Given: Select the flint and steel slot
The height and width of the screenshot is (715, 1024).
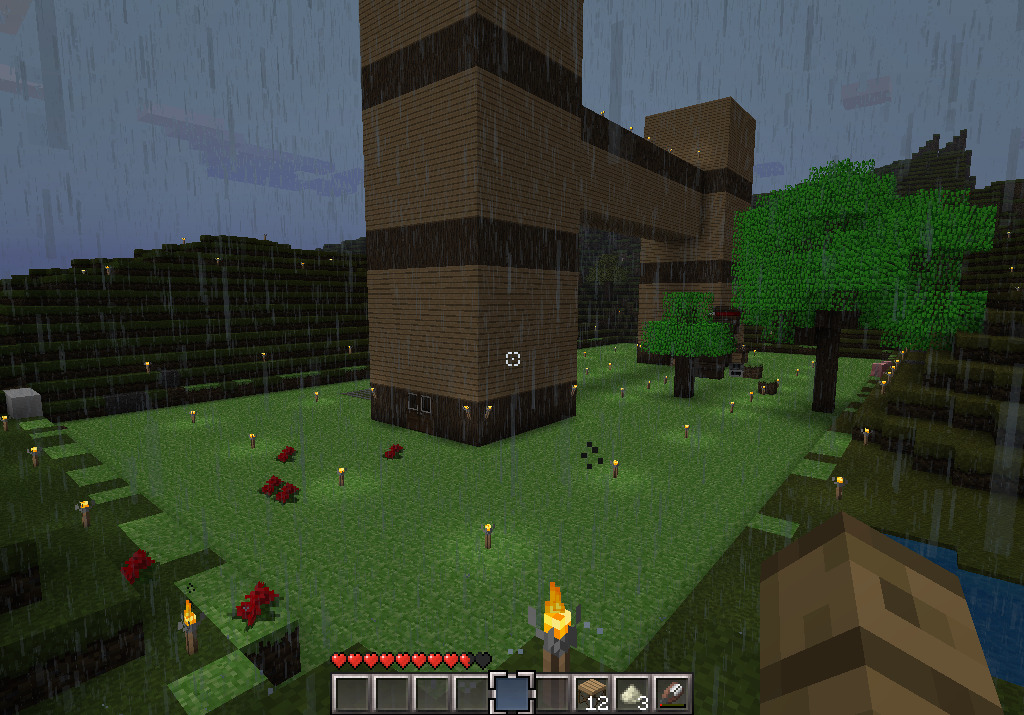Looking at the screenshot, I should click(x=672, y=693).
